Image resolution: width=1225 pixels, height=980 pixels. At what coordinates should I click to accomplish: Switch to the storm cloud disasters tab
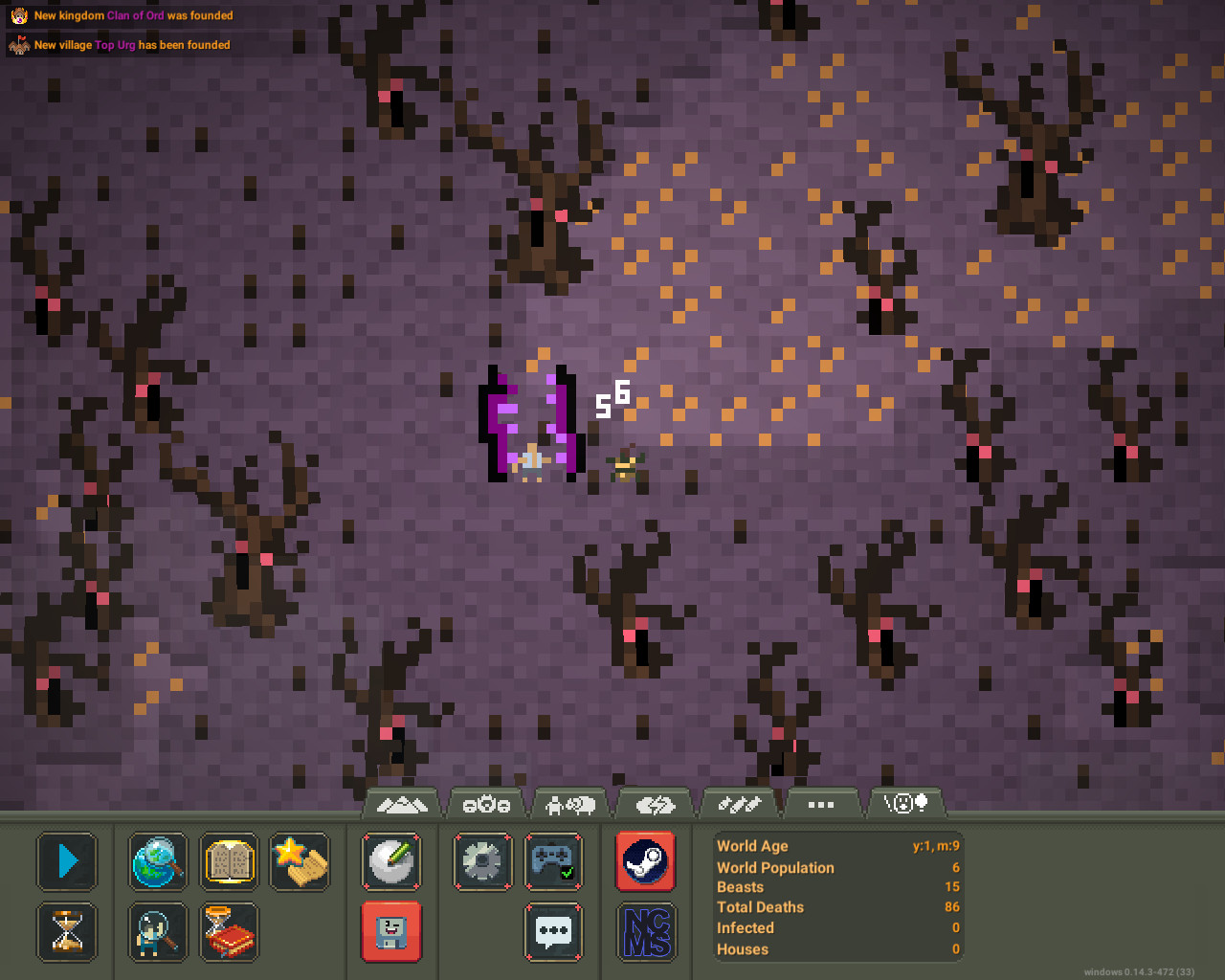click(655, 805)
